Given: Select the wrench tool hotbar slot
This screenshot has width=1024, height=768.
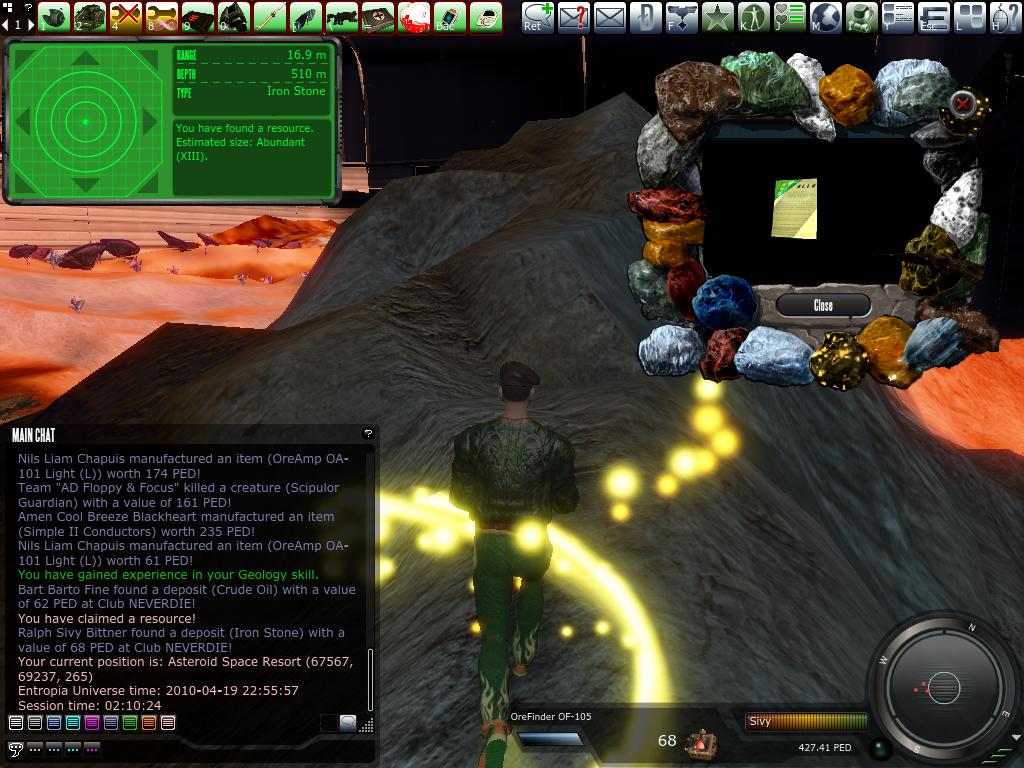Looking at the screenshot, I should tap(161, 16).
